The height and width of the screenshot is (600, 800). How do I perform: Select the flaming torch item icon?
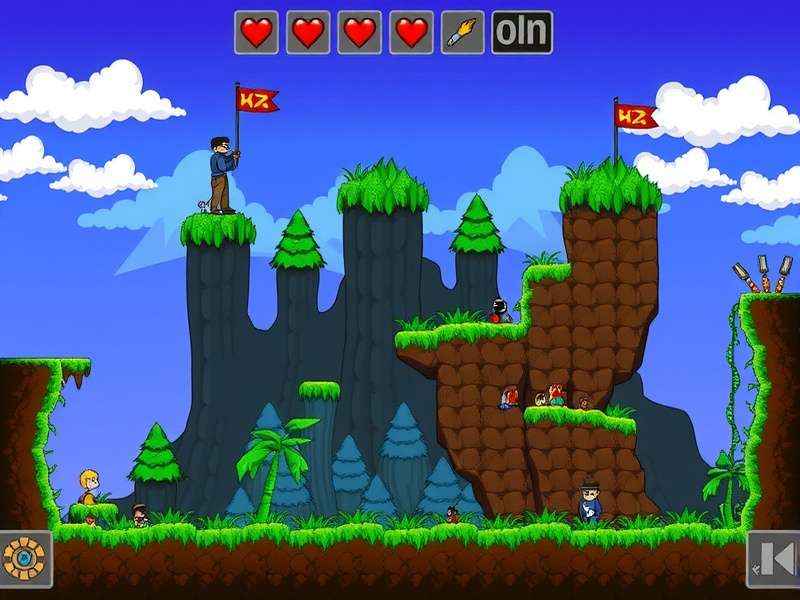tap(462, 32)
